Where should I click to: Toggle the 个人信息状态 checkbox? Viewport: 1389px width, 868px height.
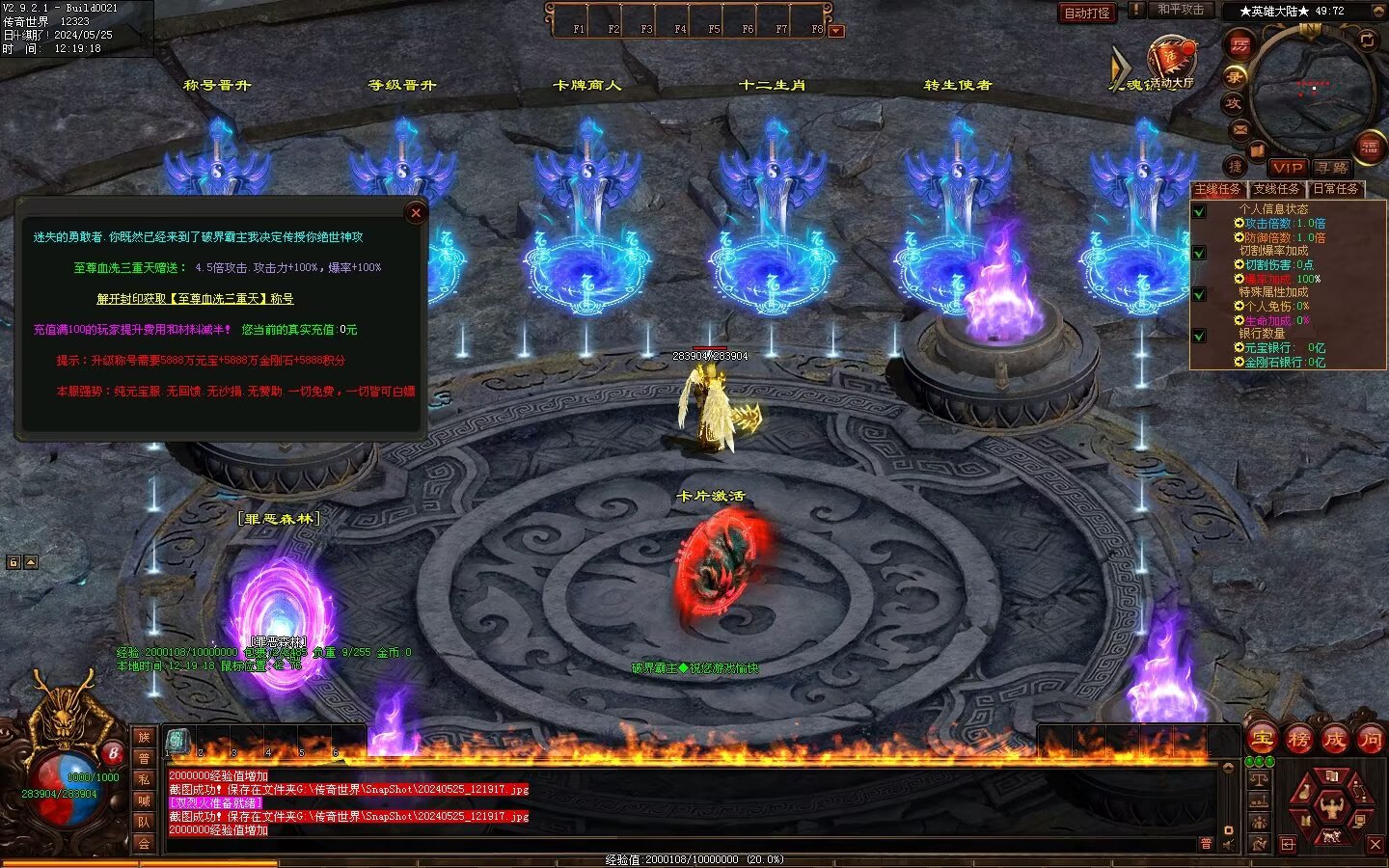point(1199,211)
